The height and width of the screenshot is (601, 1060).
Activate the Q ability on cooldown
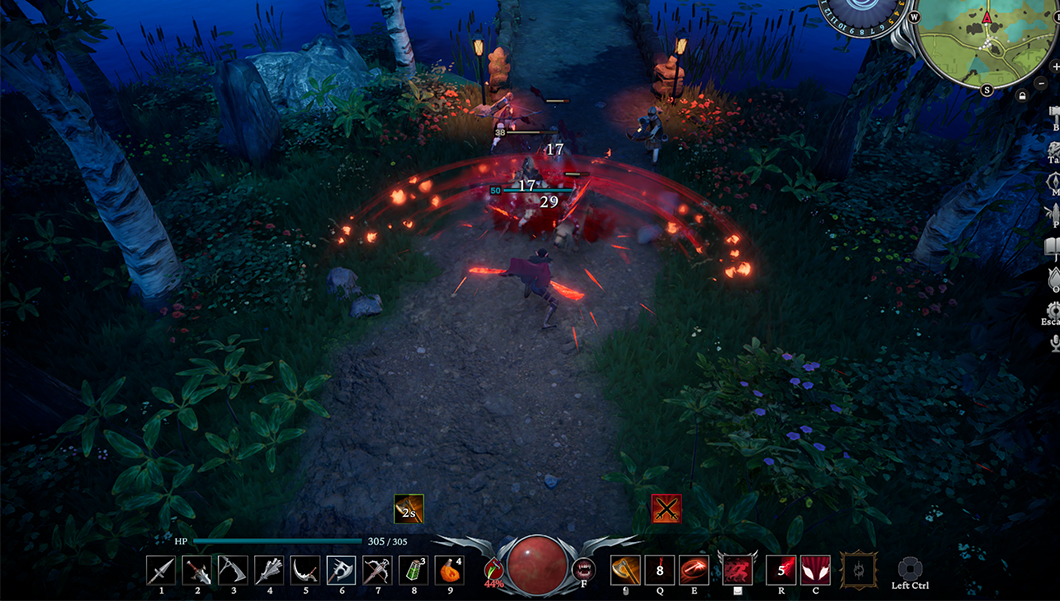point(660,570)
